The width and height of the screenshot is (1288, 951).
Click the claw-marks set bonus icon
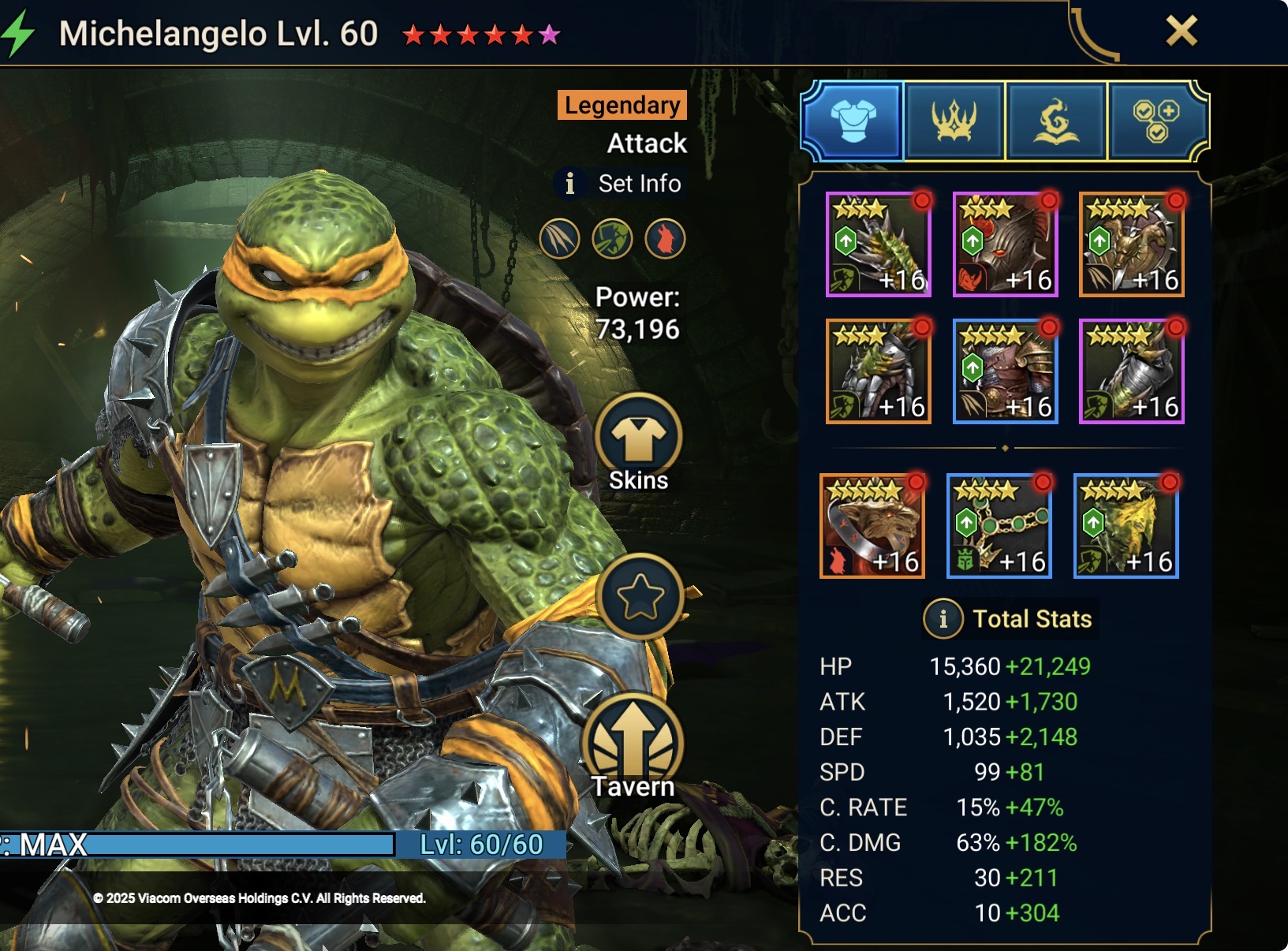559,238
